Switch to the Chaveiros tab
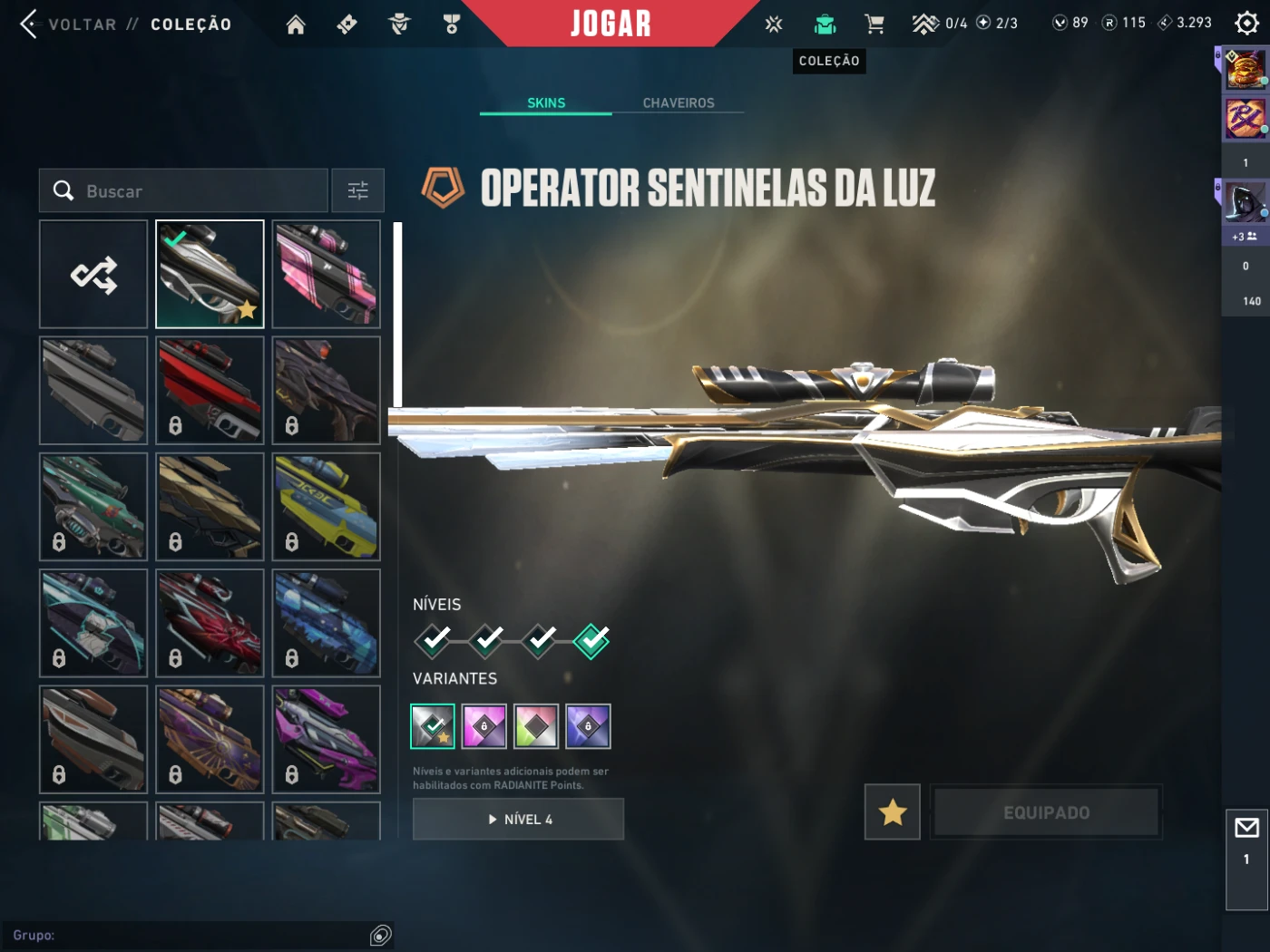The image size is (1270, 952). [679, 103]
